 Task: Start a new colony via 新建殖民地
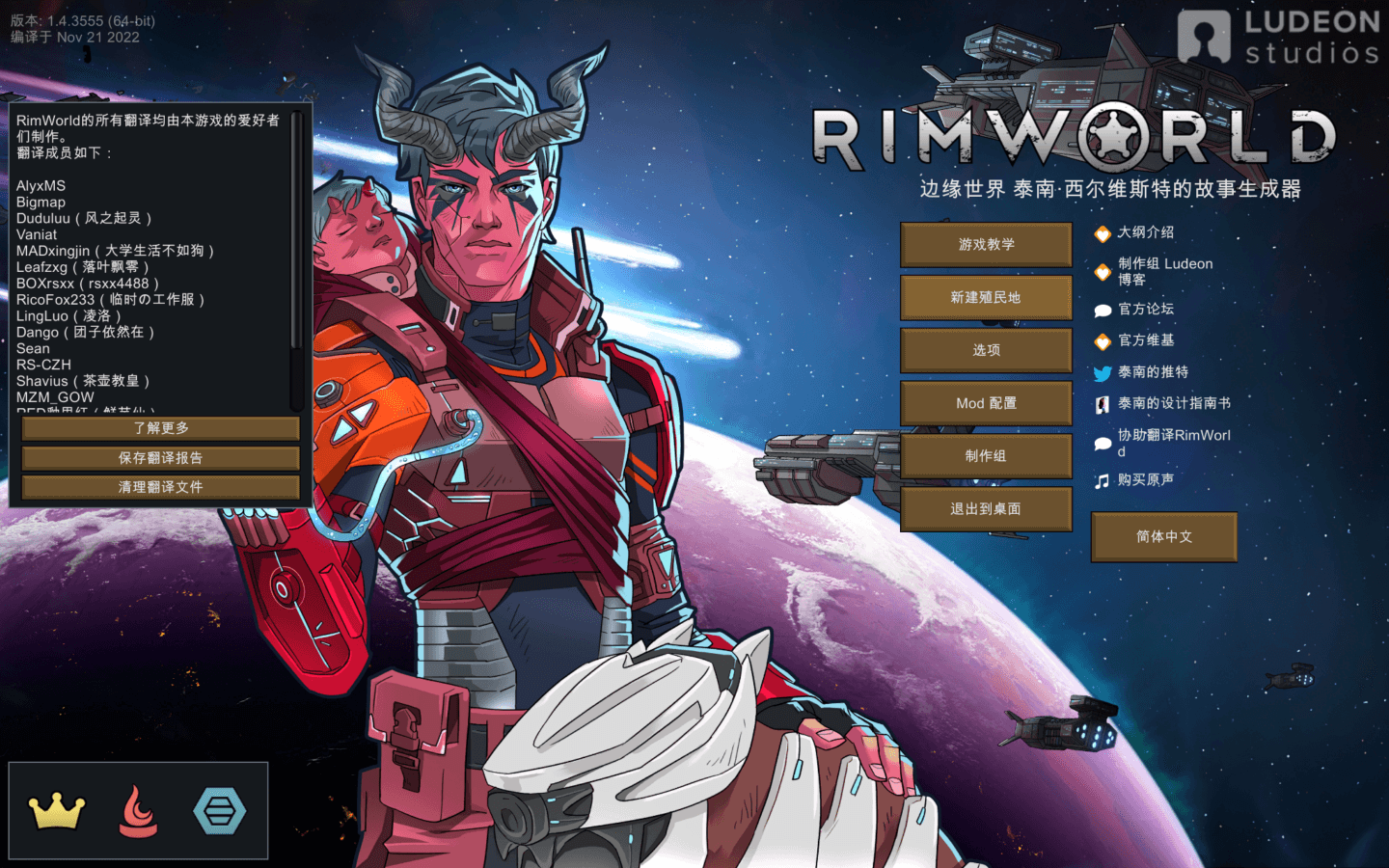(985, 297)
